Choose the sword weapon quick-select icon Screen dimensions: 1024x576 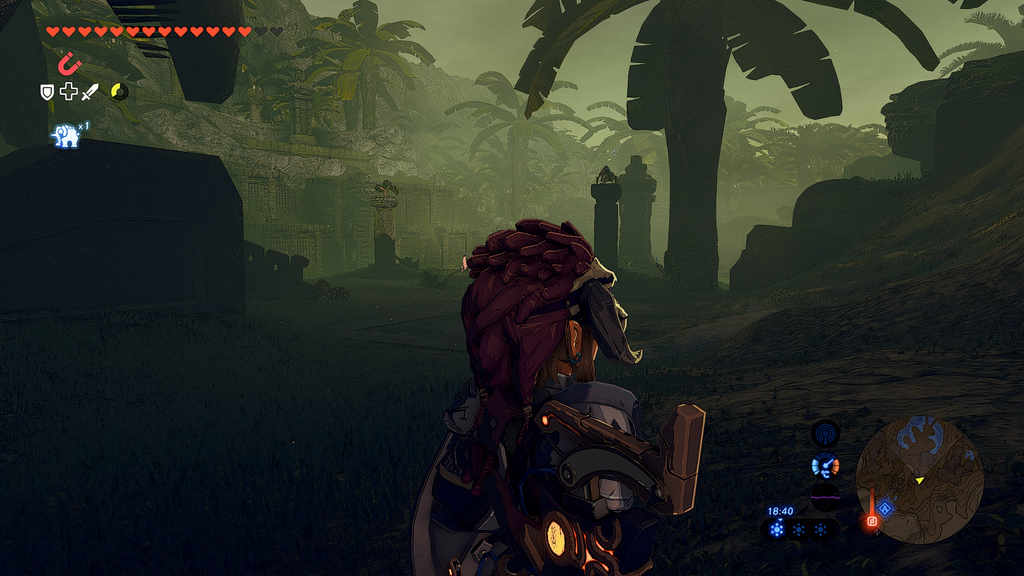click(90, 92)
